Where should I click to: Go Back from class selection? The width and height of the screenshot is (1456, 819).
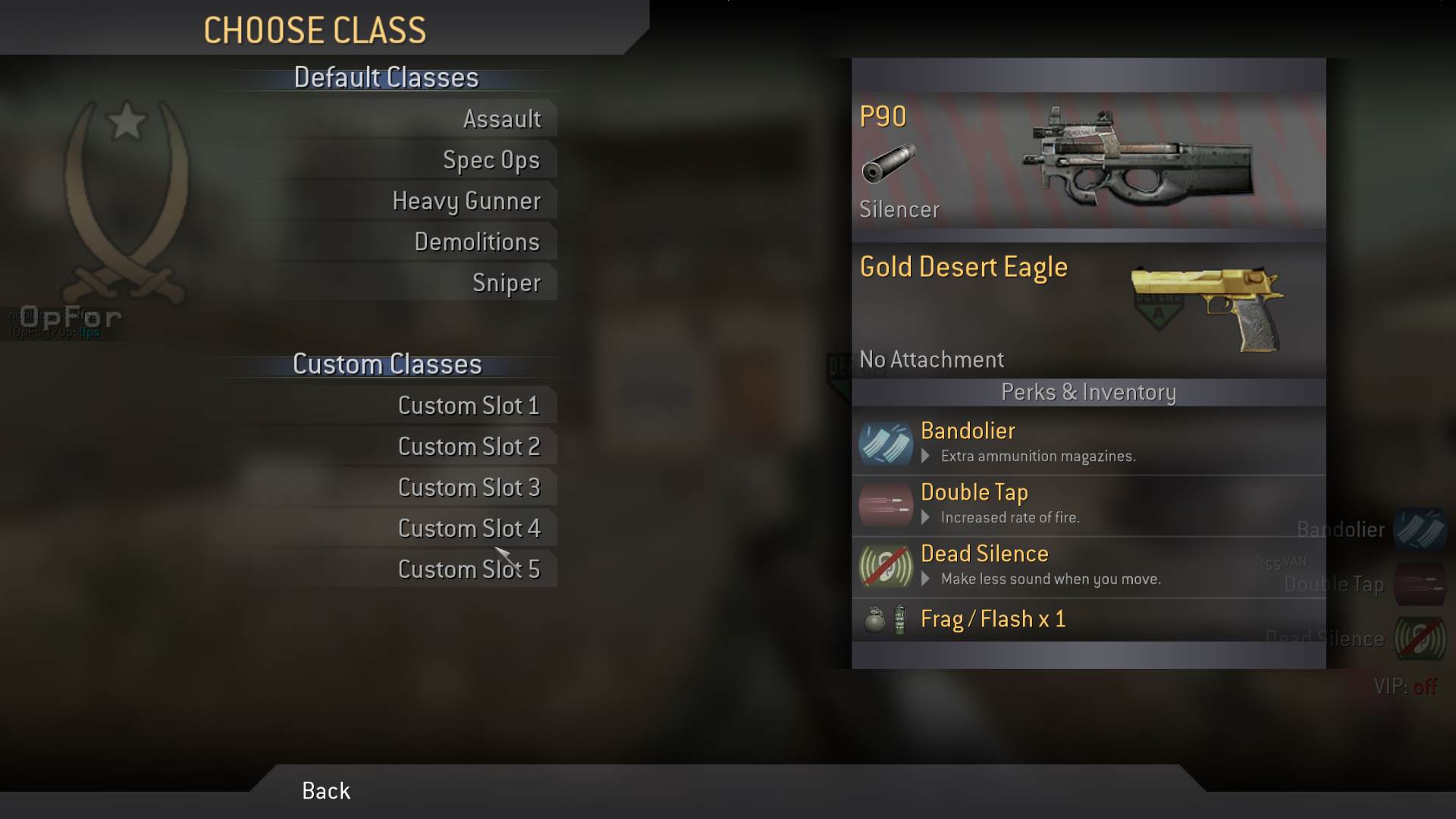coord(326,791)
